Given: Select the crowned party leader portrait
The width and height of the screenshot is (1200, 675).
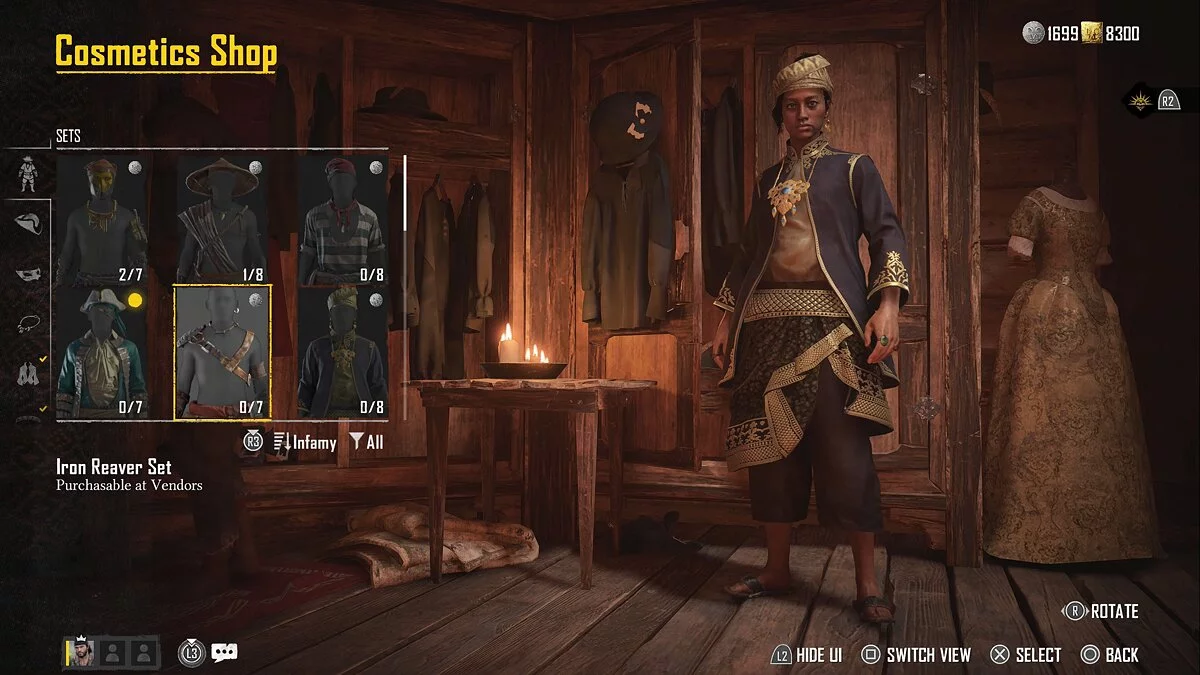Looking at the screenshot, I should tap(80, 653).
